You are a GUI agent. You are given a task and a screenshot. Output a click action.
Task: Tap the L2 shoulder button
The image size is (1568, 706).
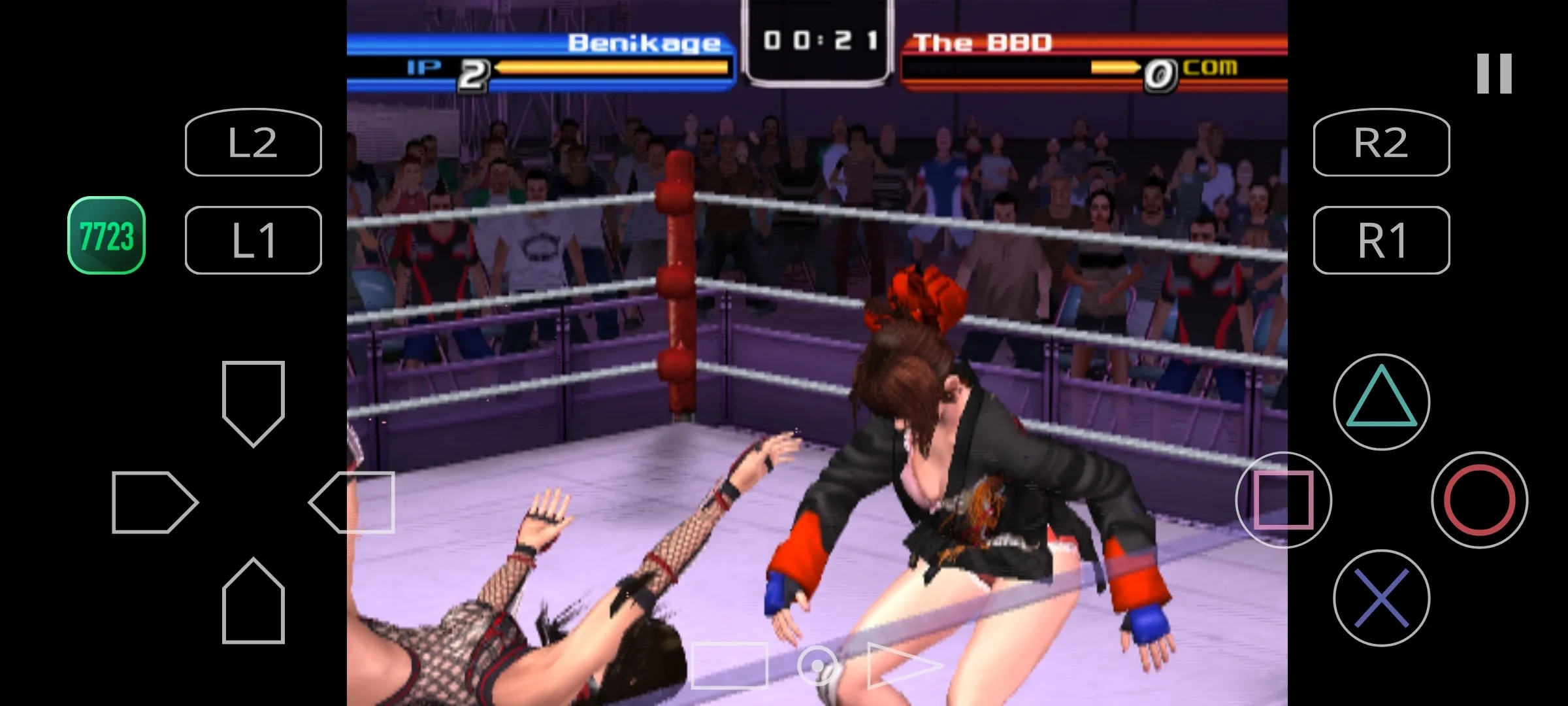pos(253,143)
